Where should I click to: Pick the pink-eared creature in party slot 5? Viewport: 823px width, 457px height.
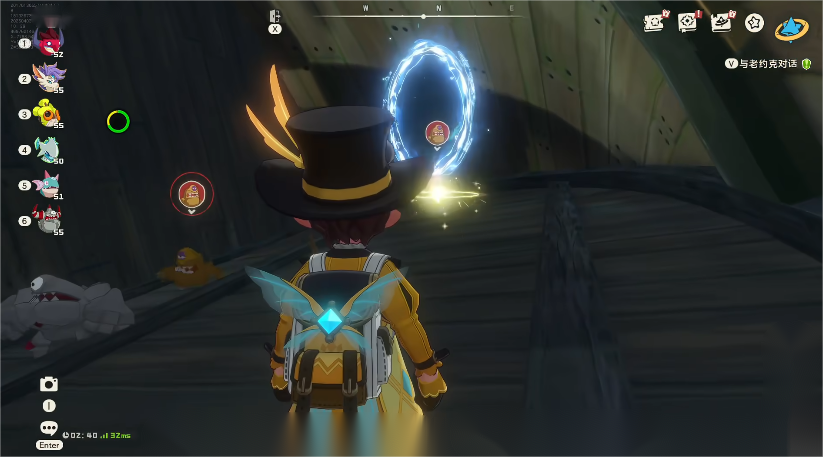(x=47, y=184)
